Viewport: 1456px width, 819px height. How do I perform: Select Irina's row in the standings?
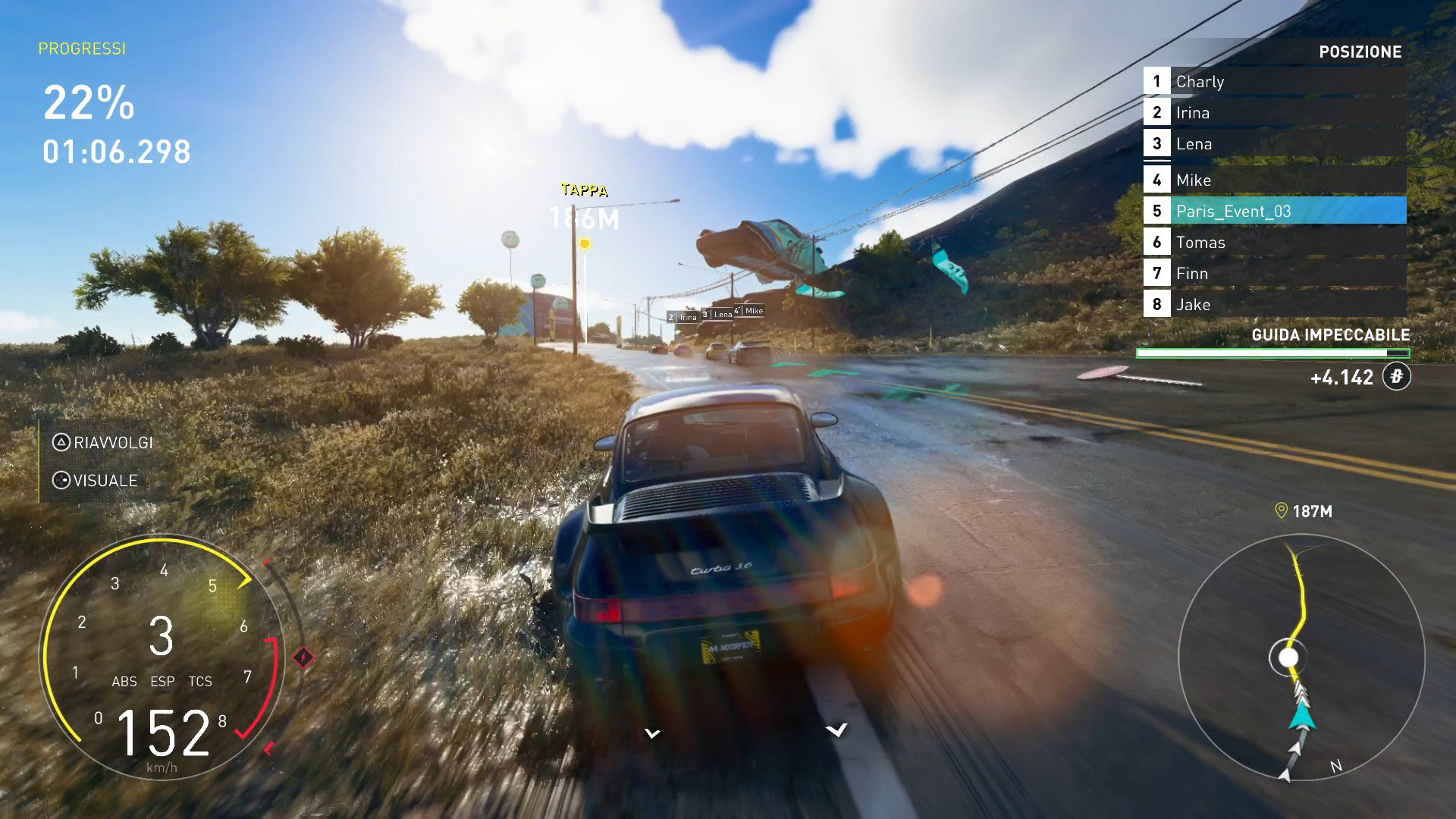(x=1274, y=113)
